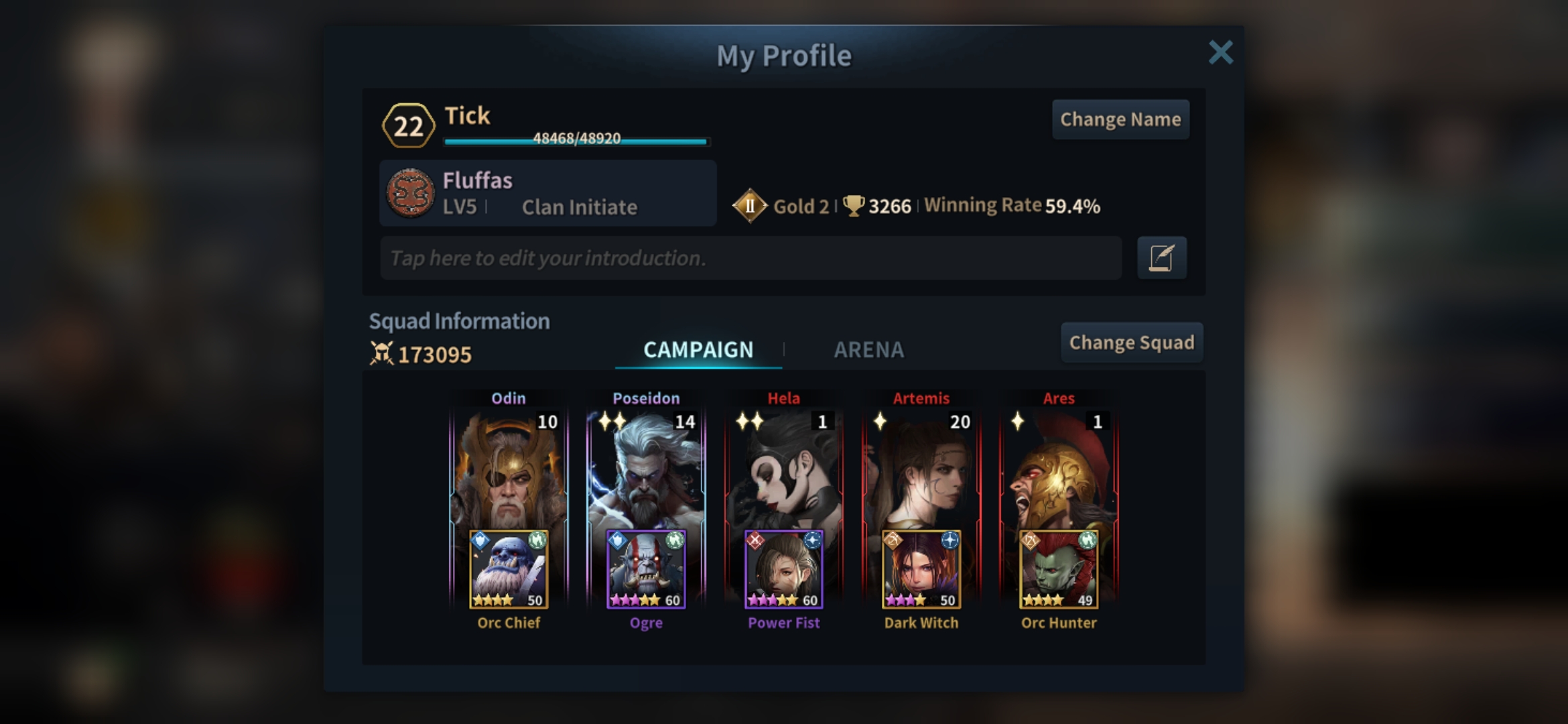The height and width of the screenshot is (724, 1568).
Task: Tap the introduction text field
Action: coord(750,258)
